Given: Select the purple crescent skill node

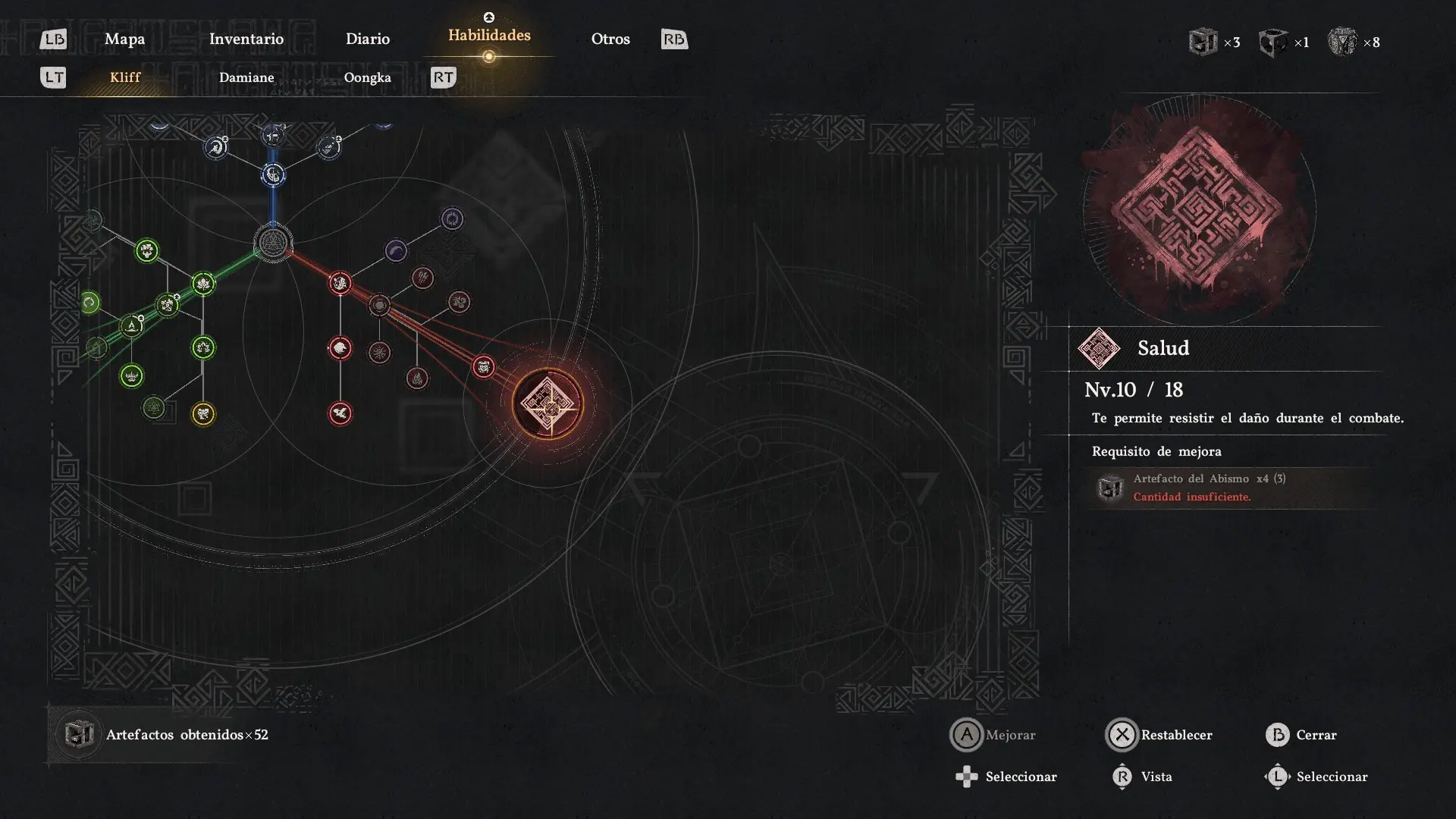Looking at the screenshot, I should pyautogui.click(x=396, y=250).
